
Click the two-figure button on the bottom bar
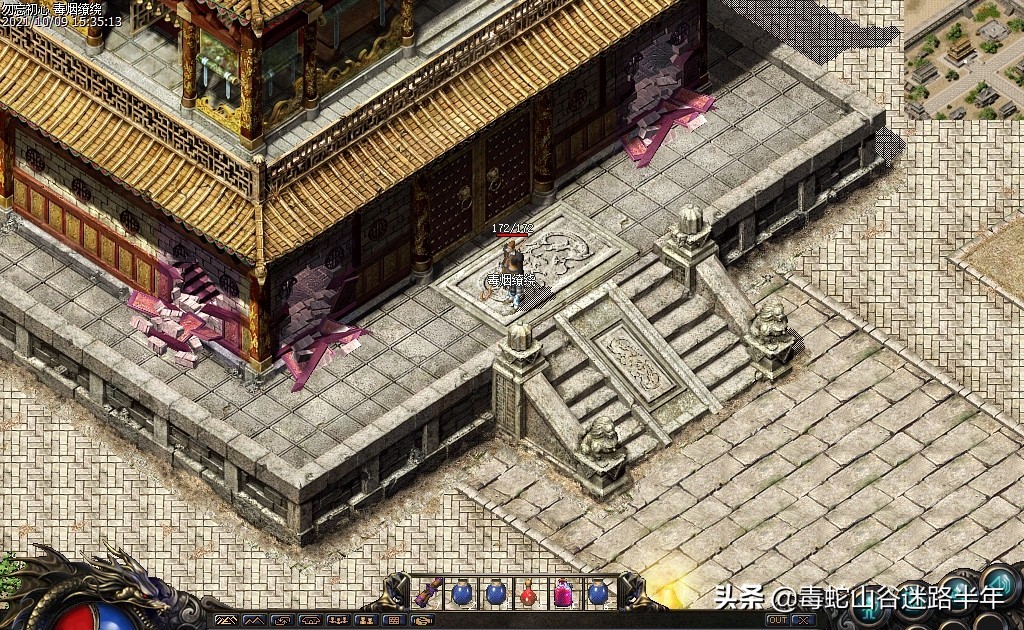pyautogui.click(x=366, y=620)
